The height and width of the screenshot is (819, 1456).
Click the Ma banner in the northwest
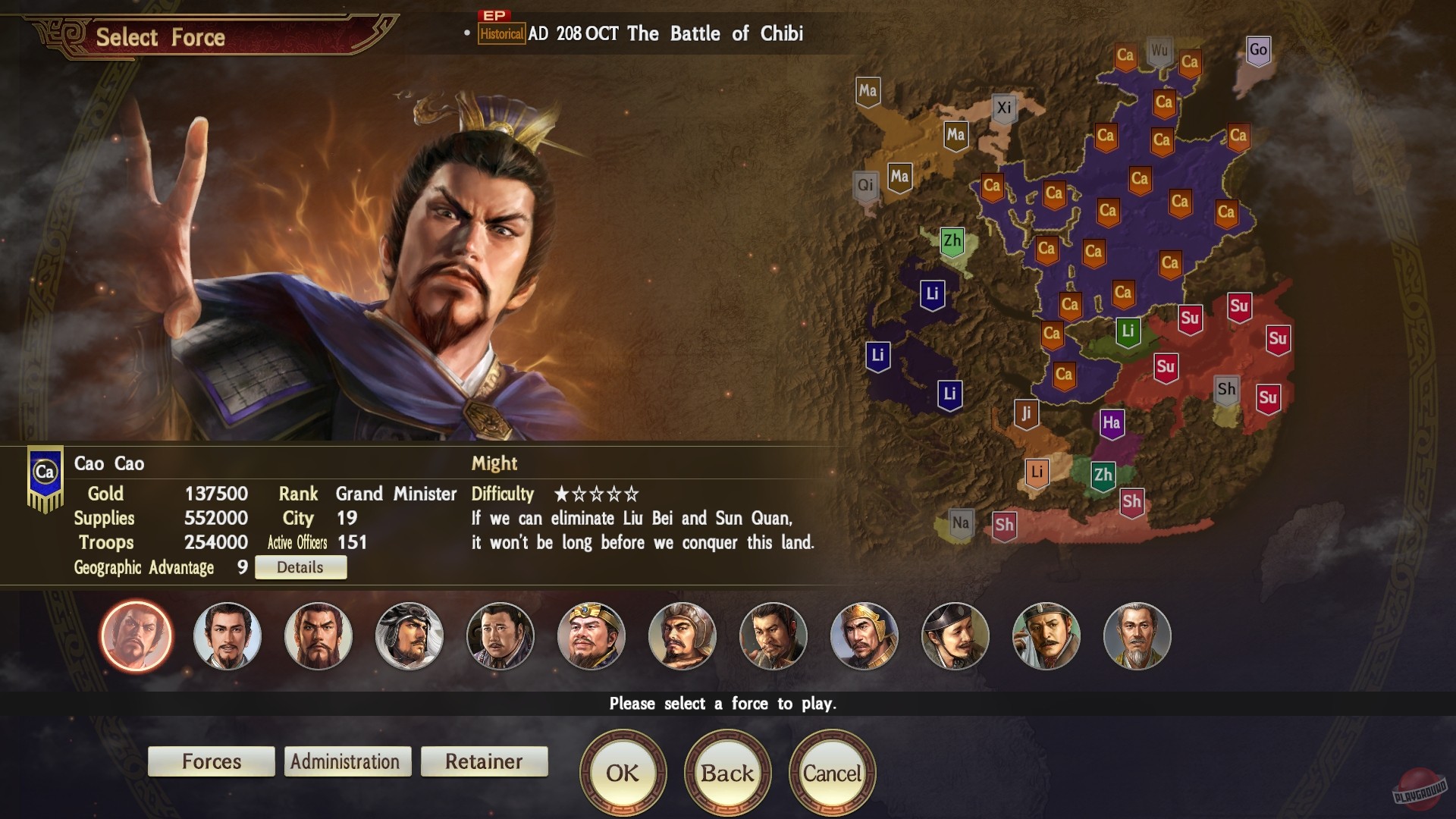click(x=868, y=93)
